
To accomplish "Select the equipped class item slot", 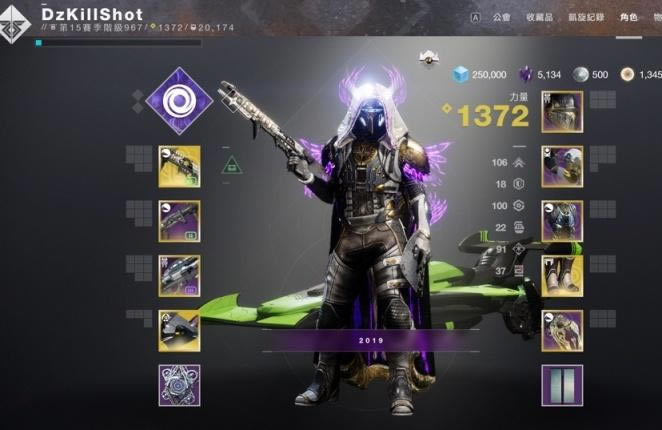I will pyautogui.click(x=562, y=331).
